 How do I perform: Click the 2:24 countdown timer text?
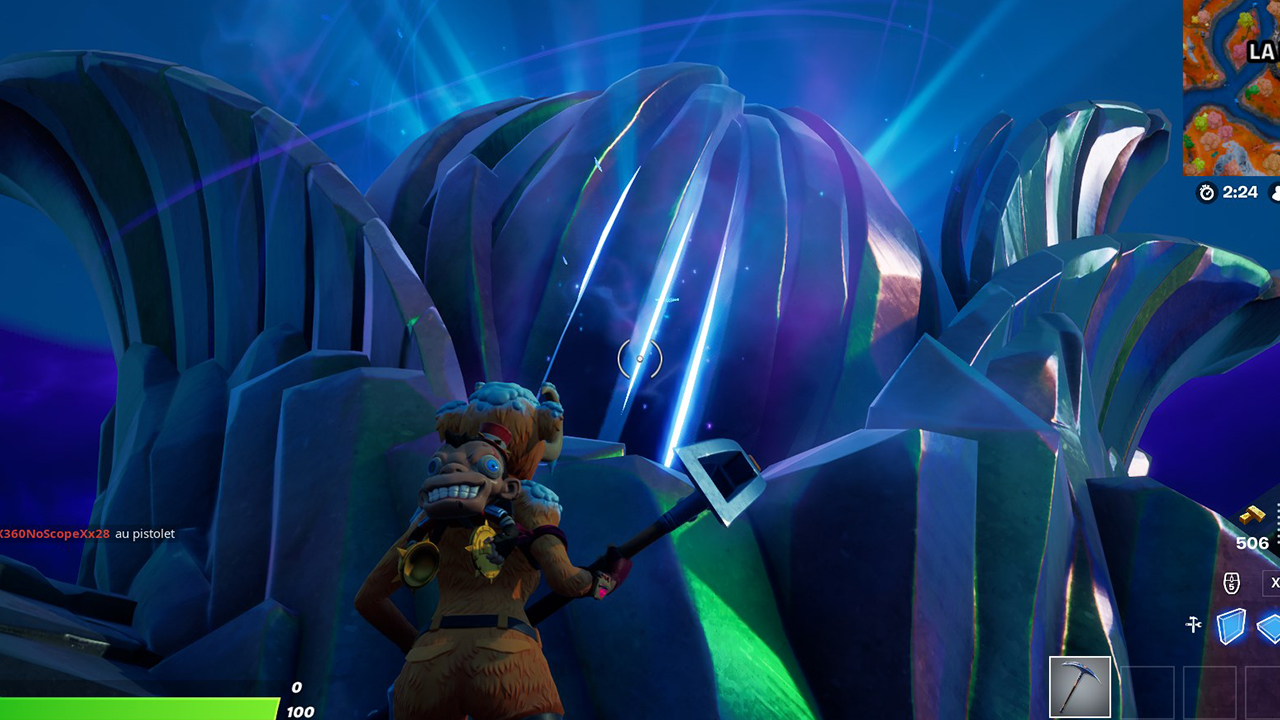(x=1240, y=192)
